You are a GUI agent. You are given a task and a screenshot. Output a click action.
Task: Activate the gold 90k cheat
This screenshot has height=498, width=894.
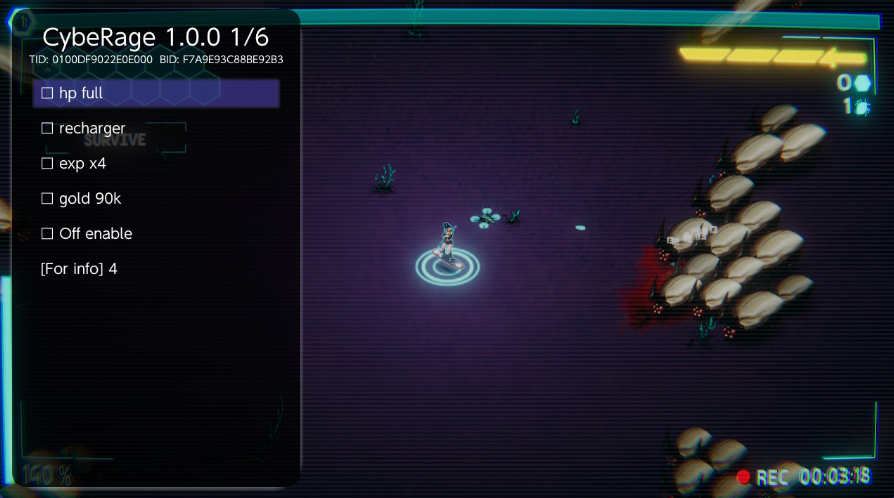coord(80,199)
